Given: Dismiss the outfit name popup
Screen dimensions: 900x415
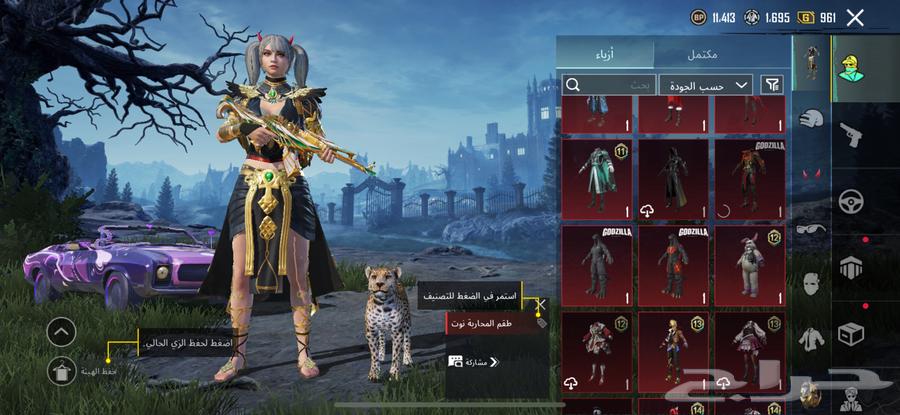Looking at the screenshot, I should coord(541,304).
